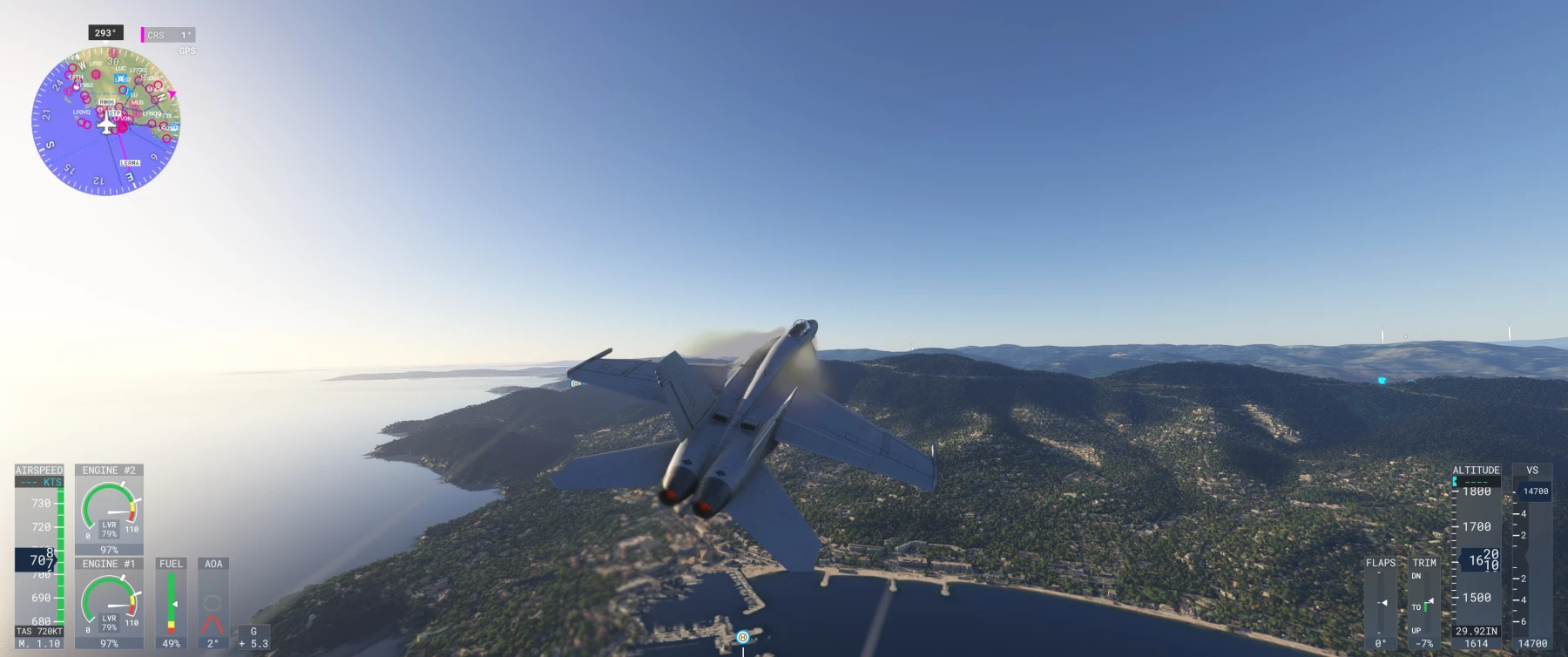Screen dimensions: 1568x657
Task: Click the TAS 720KT readout
Action: [39, 631]
